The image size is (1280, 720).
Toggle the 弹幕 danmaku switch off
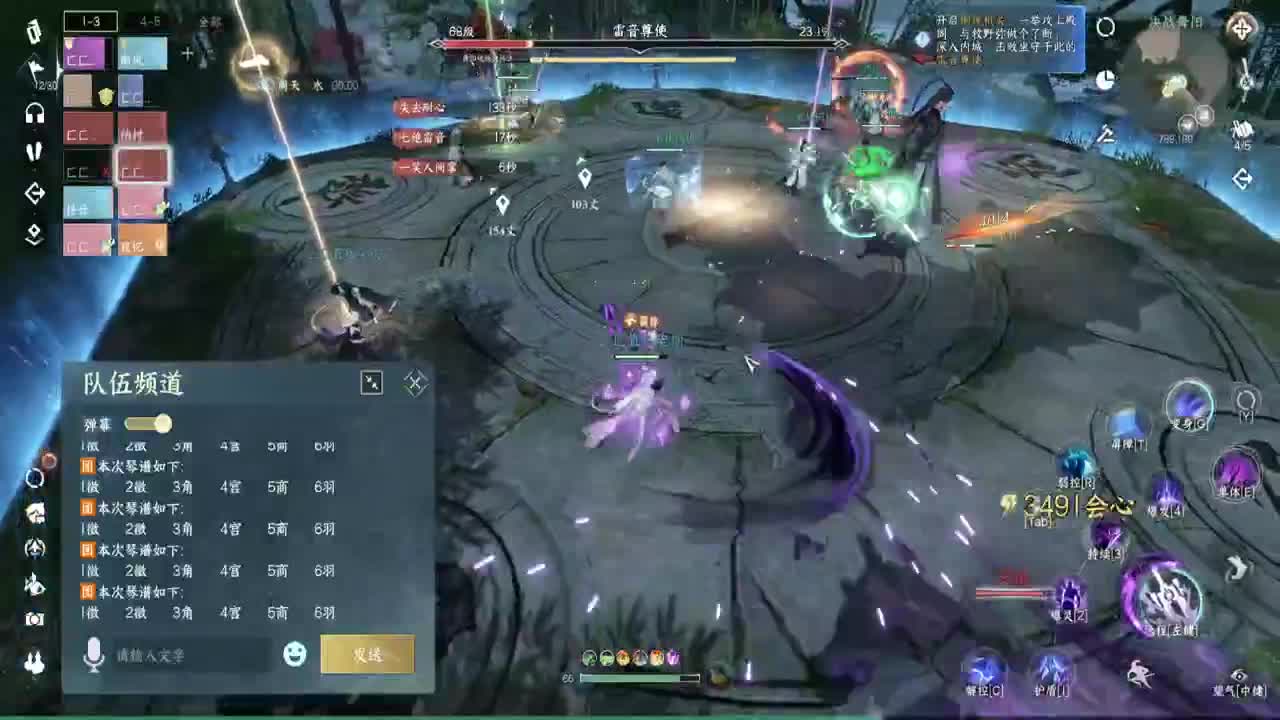(x=148, y=424)
